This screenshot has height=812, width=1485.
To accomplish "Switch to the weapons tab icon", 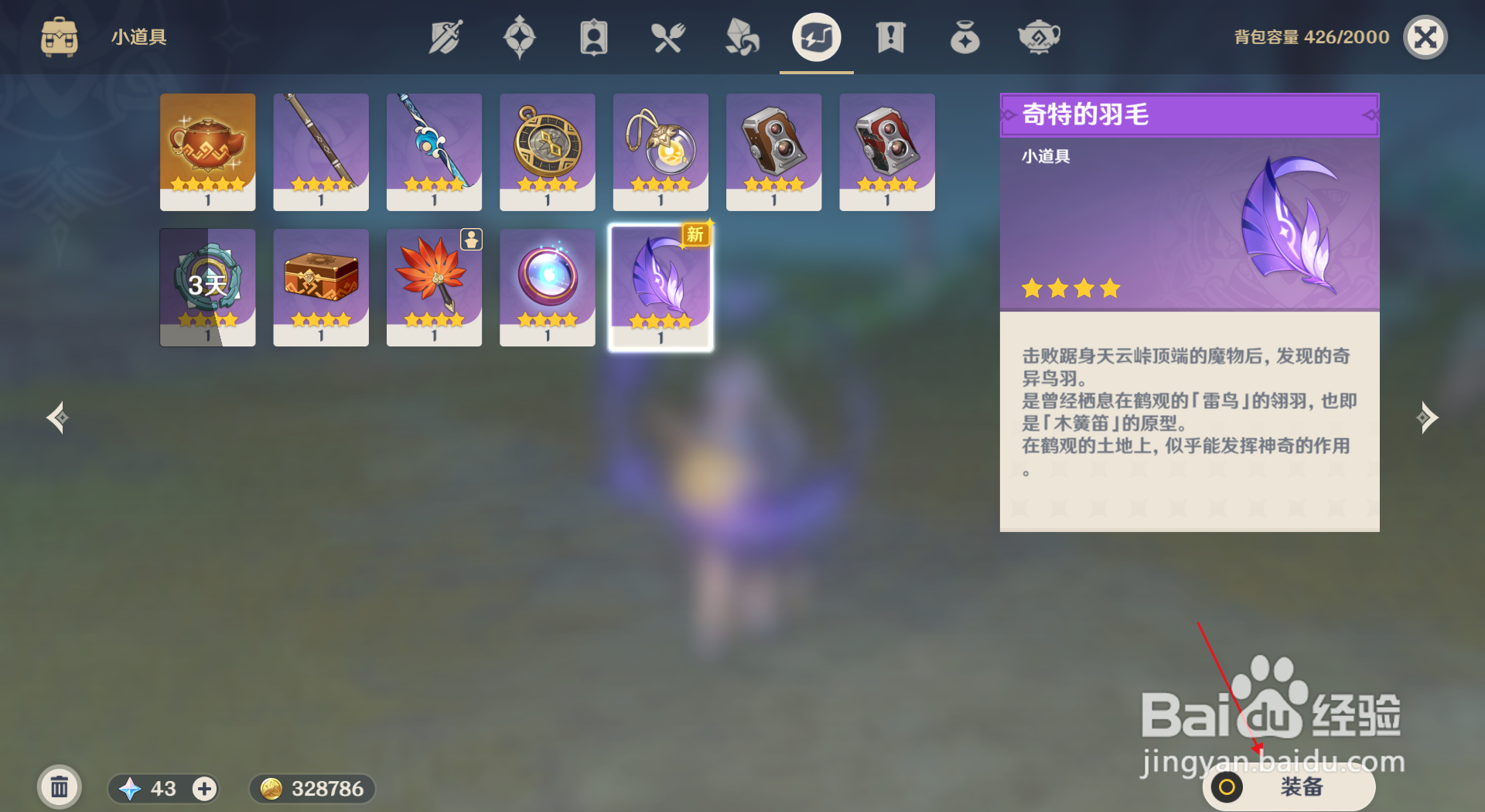I will click(445, 36).
